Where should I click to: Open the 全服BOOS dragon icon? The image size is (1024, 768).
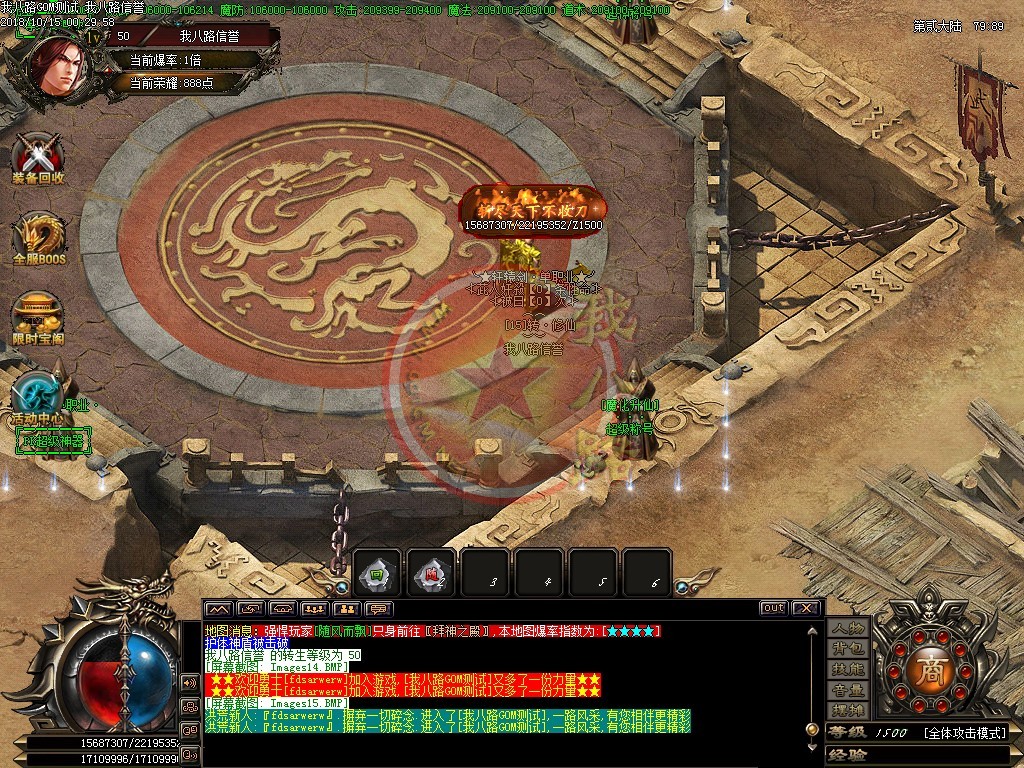pyautogui.click(x=38, y=237)
